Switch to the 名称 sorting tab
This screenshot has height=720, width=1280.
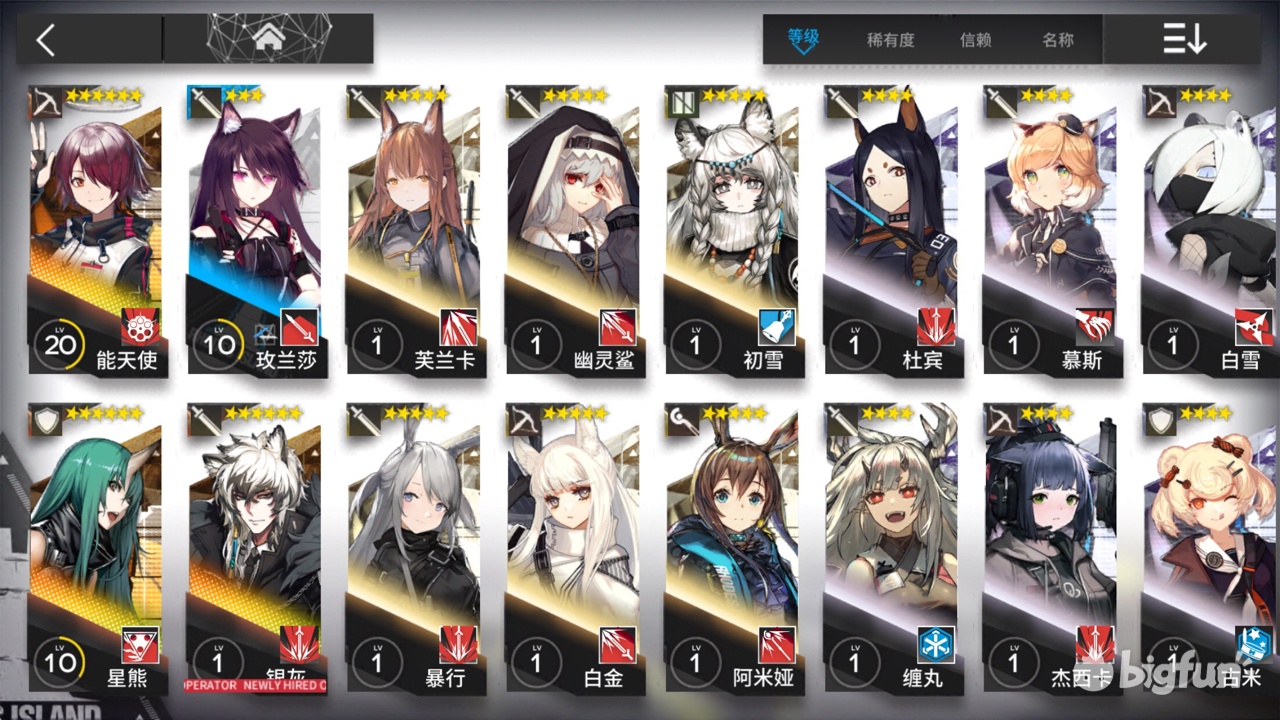[1060, 40]
